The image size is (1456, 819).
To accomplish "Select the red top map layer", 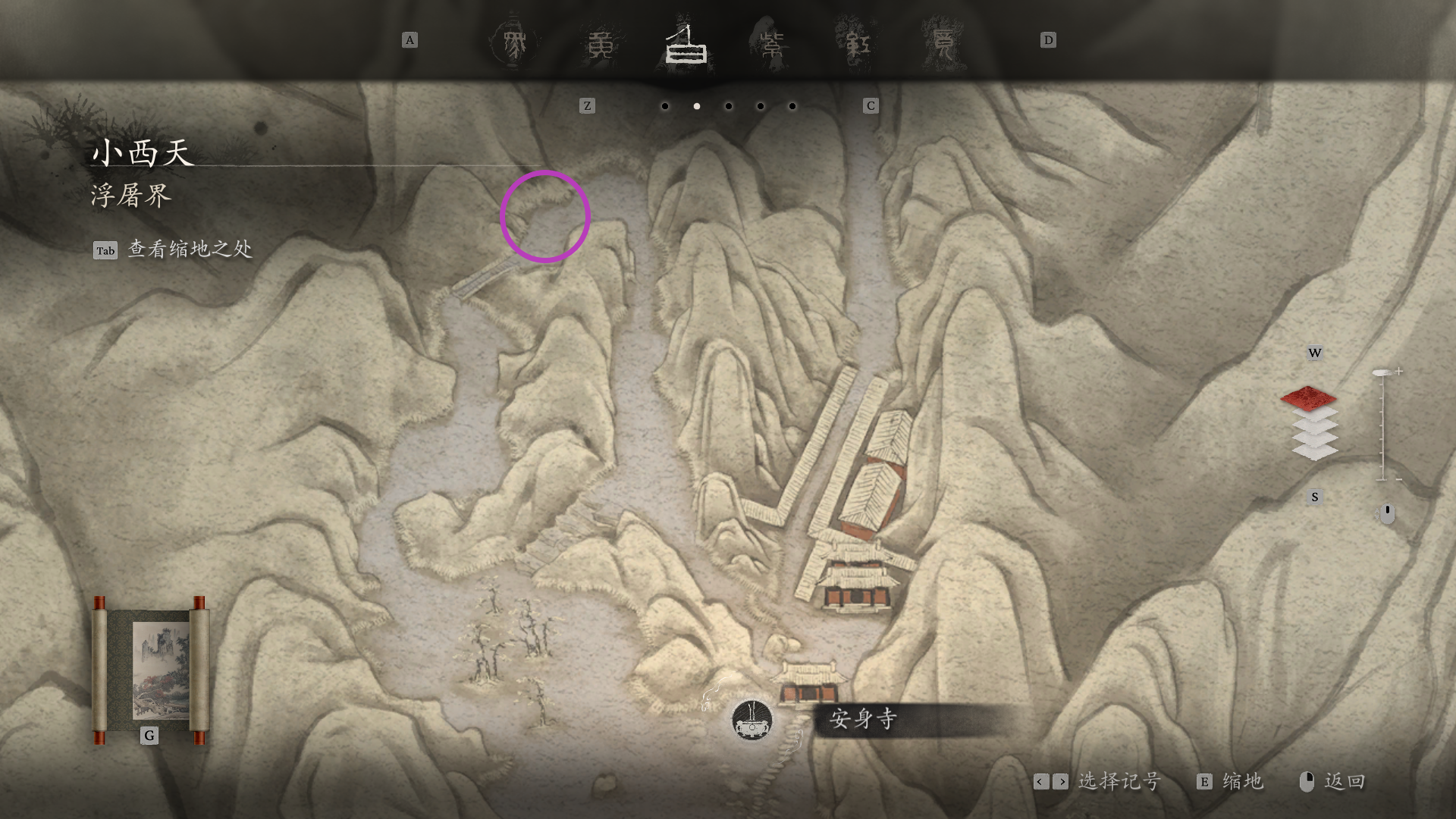I will point(1308,397).
